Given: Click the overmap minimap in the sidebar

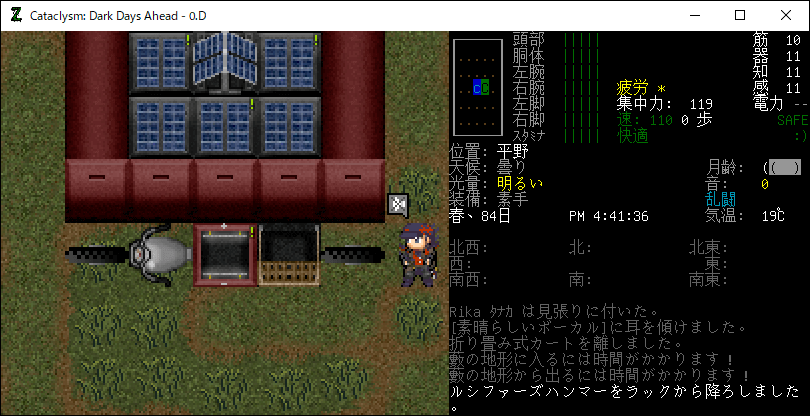Looking at the screenshot, I should [477, 88].
